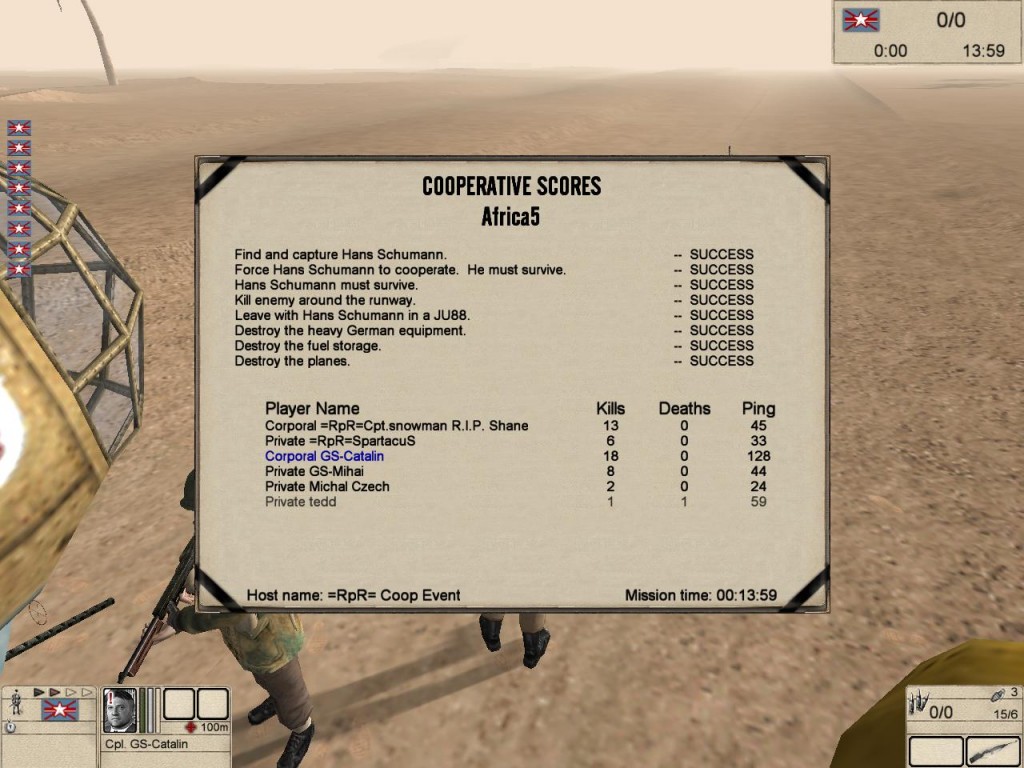Select the rifle weapon slot
1024x768 pixels.
(992, 751)
